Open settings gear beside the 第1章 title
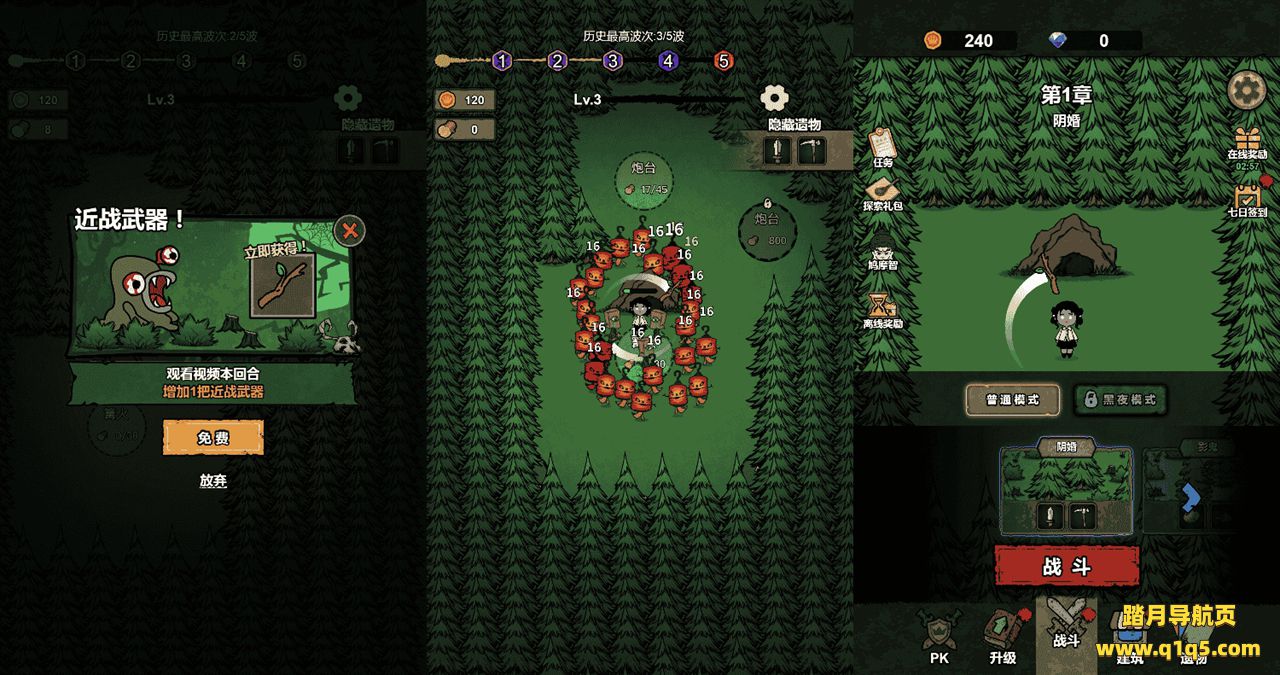 point(1246,91)
